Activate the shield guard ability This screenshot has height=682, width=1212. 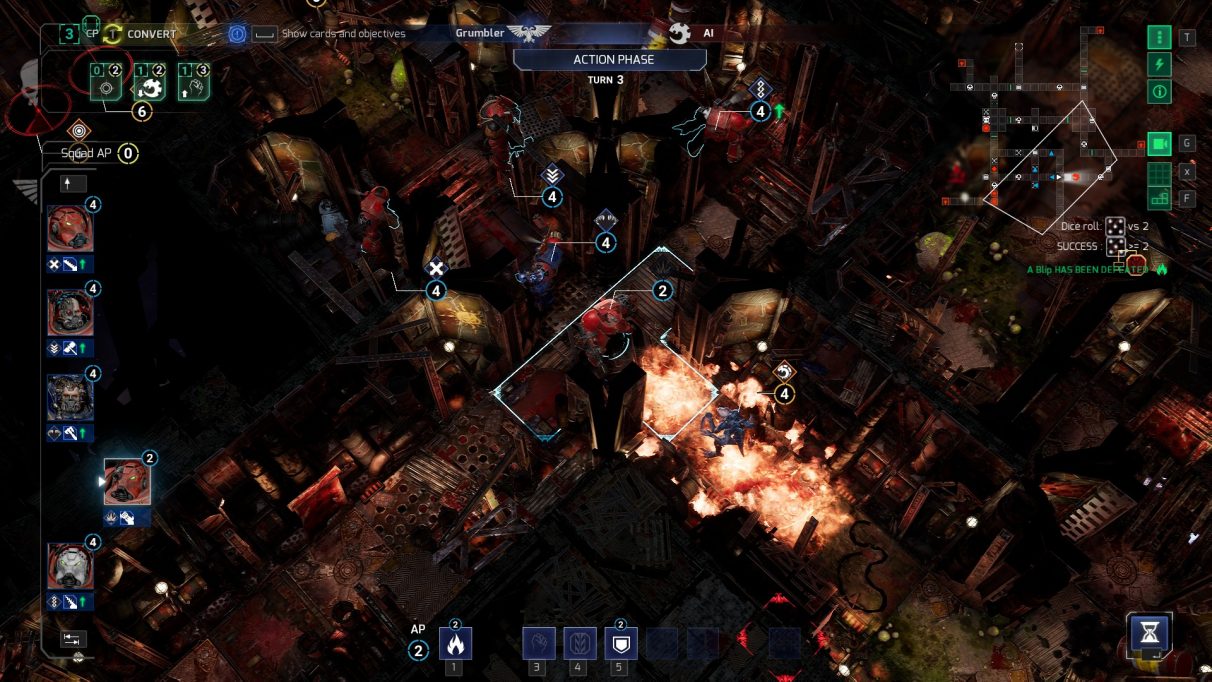[620, 643]
